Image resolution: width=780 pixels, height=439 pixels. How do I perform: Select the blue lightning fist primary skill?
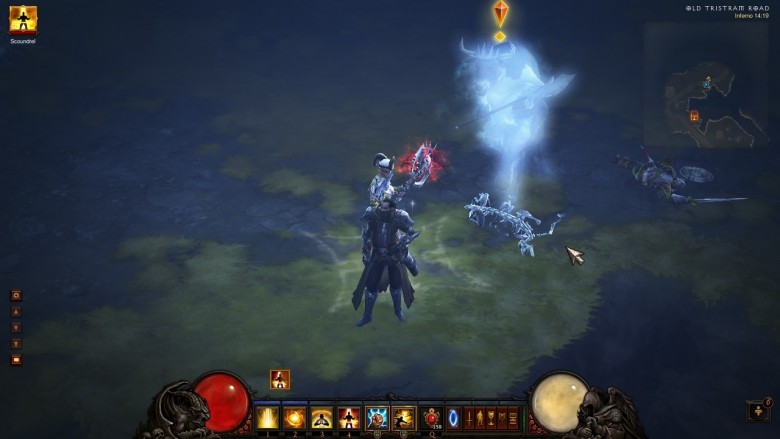[377, 417]
